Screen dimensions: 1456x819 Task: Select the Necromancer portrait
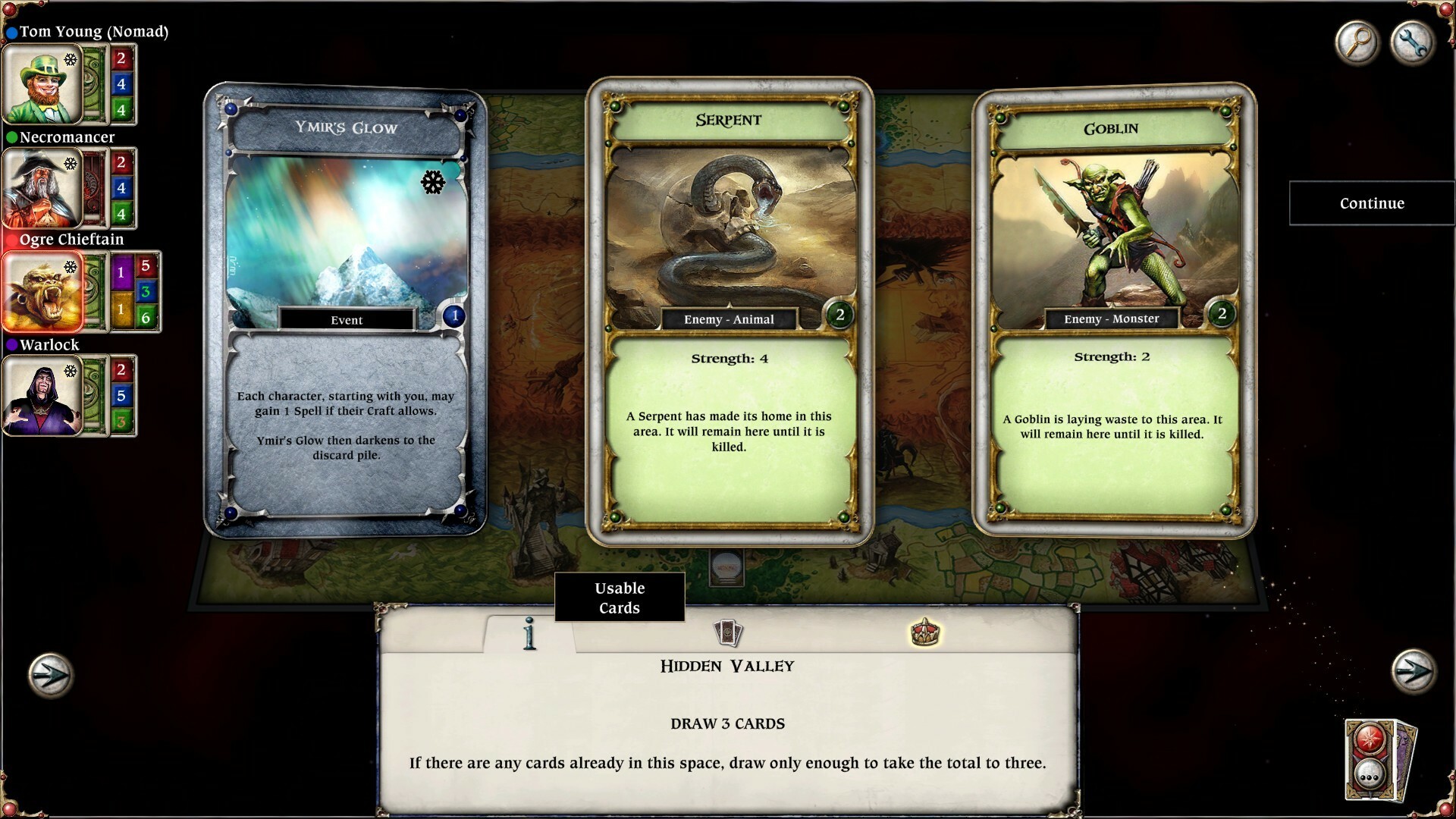point(43,189)
